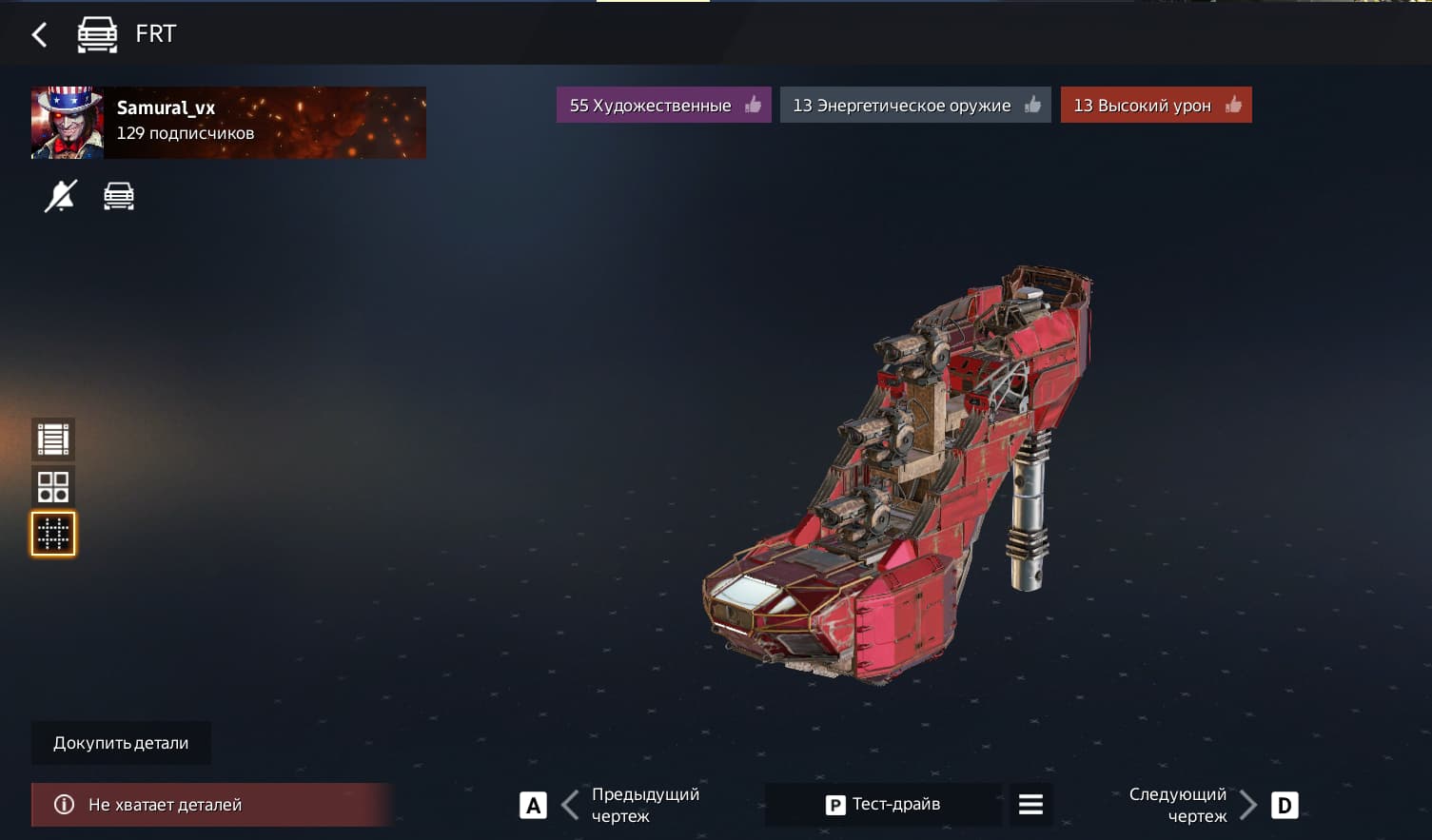Screen dimensions: 1432x840
Task: Select the highlighted dotted grid view icon
Action: [53, 534]
